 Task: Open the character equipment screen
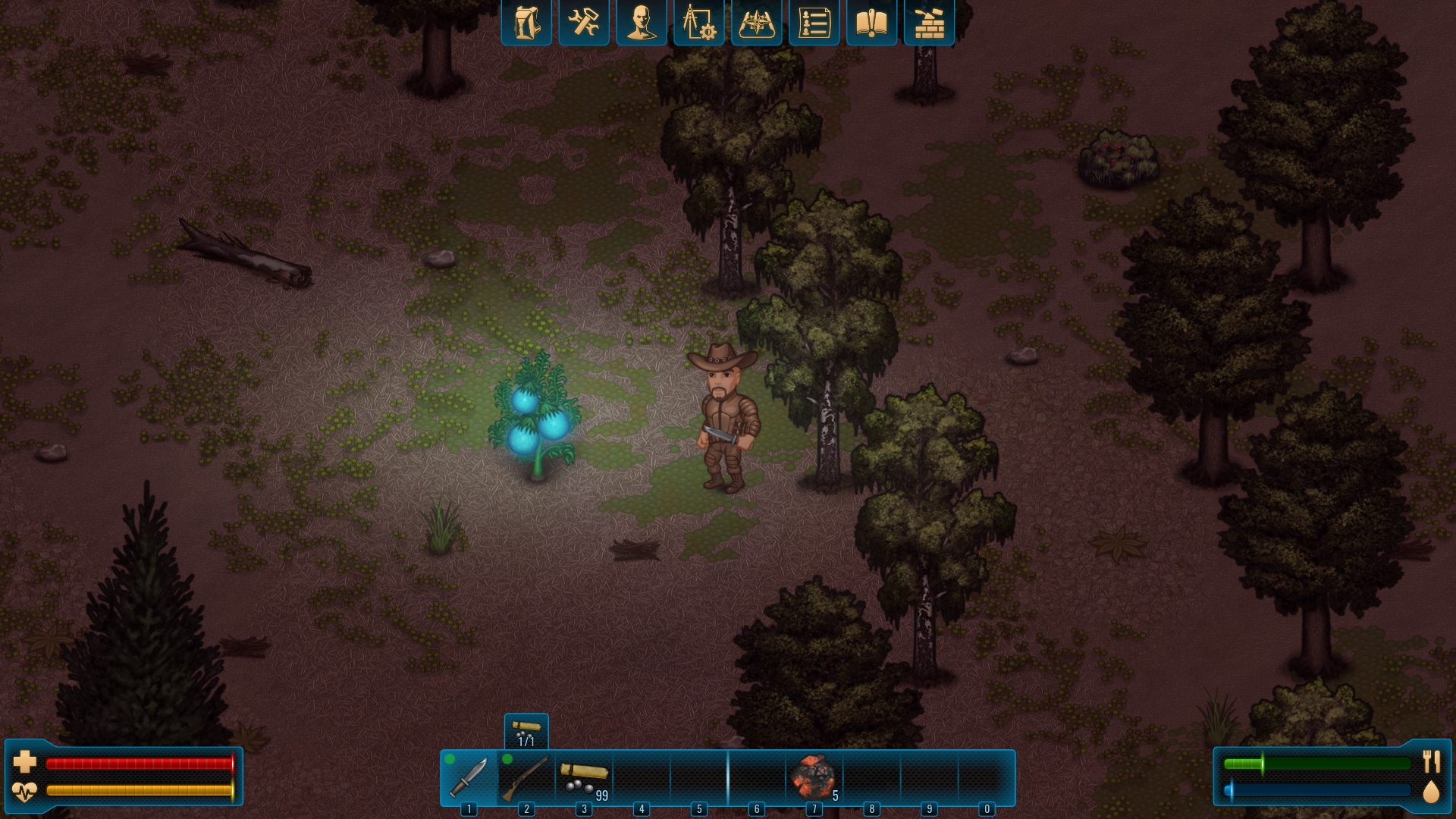pyautogui.click(x=641, y=23)
